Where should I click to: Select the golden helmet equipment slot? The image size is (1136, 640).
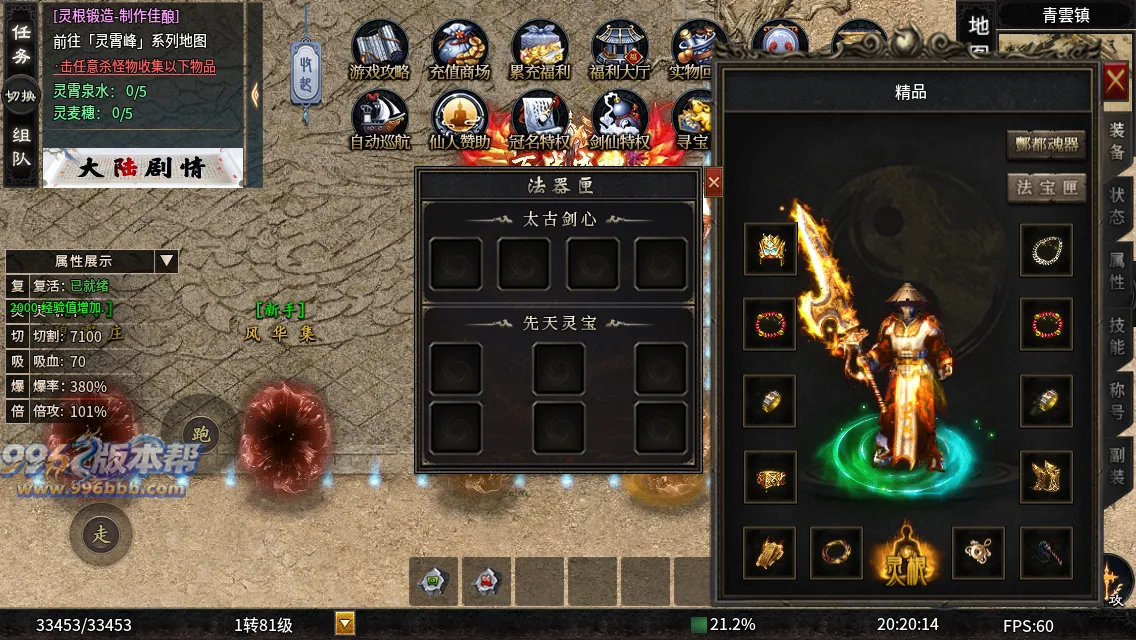[770, 249]
